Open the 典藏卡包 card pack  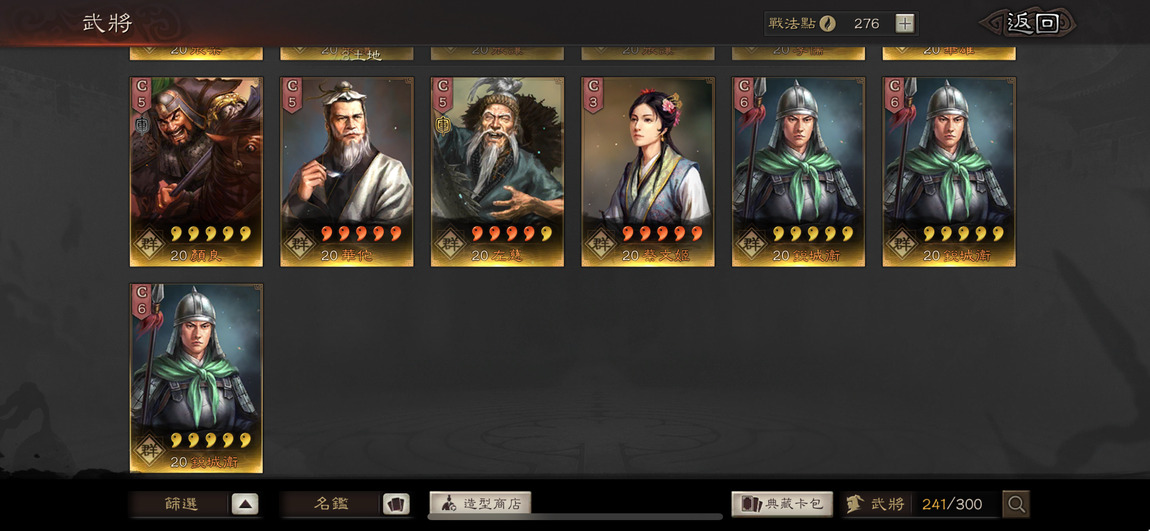coord(782,504)
